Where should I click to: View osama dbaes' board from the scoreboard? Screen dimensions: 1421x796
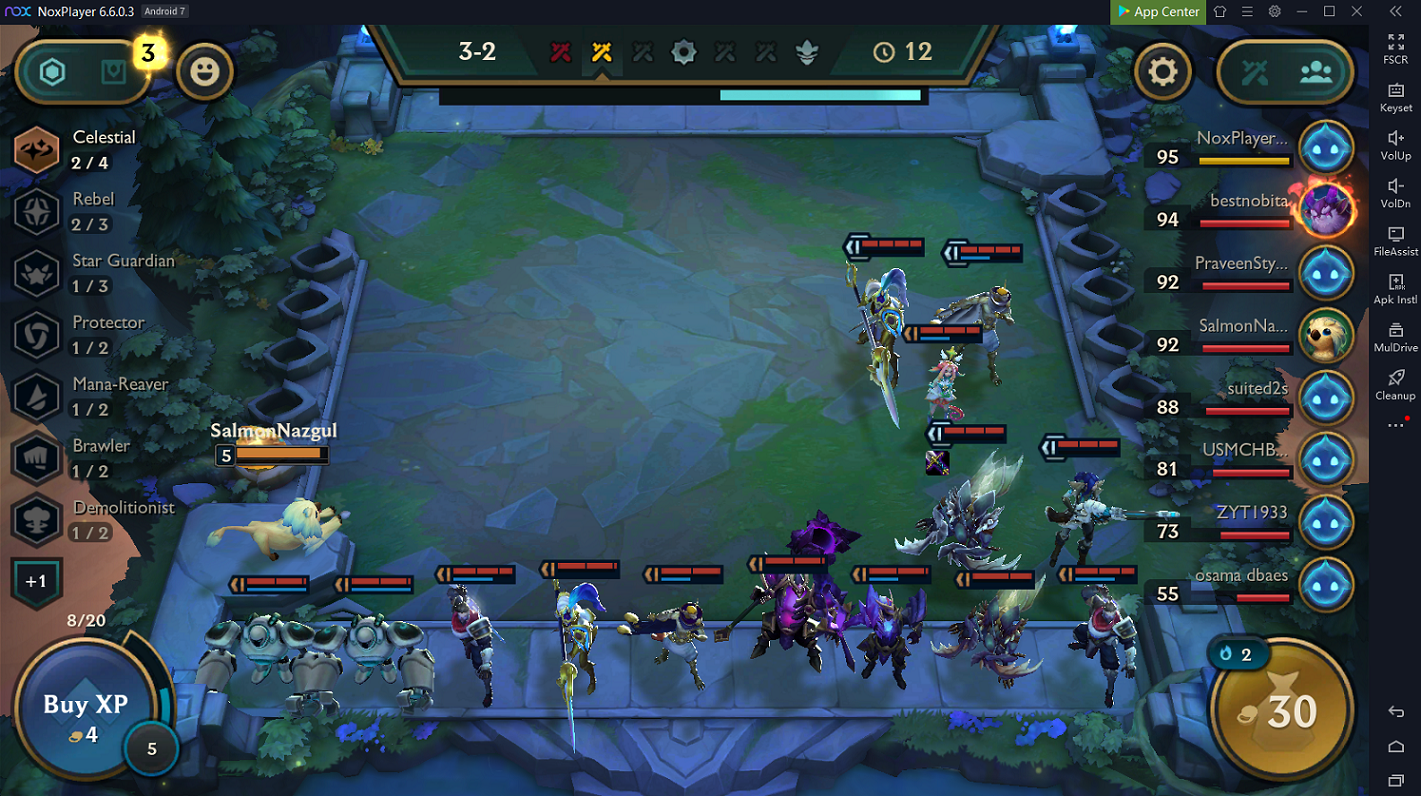pos(1325,585)
